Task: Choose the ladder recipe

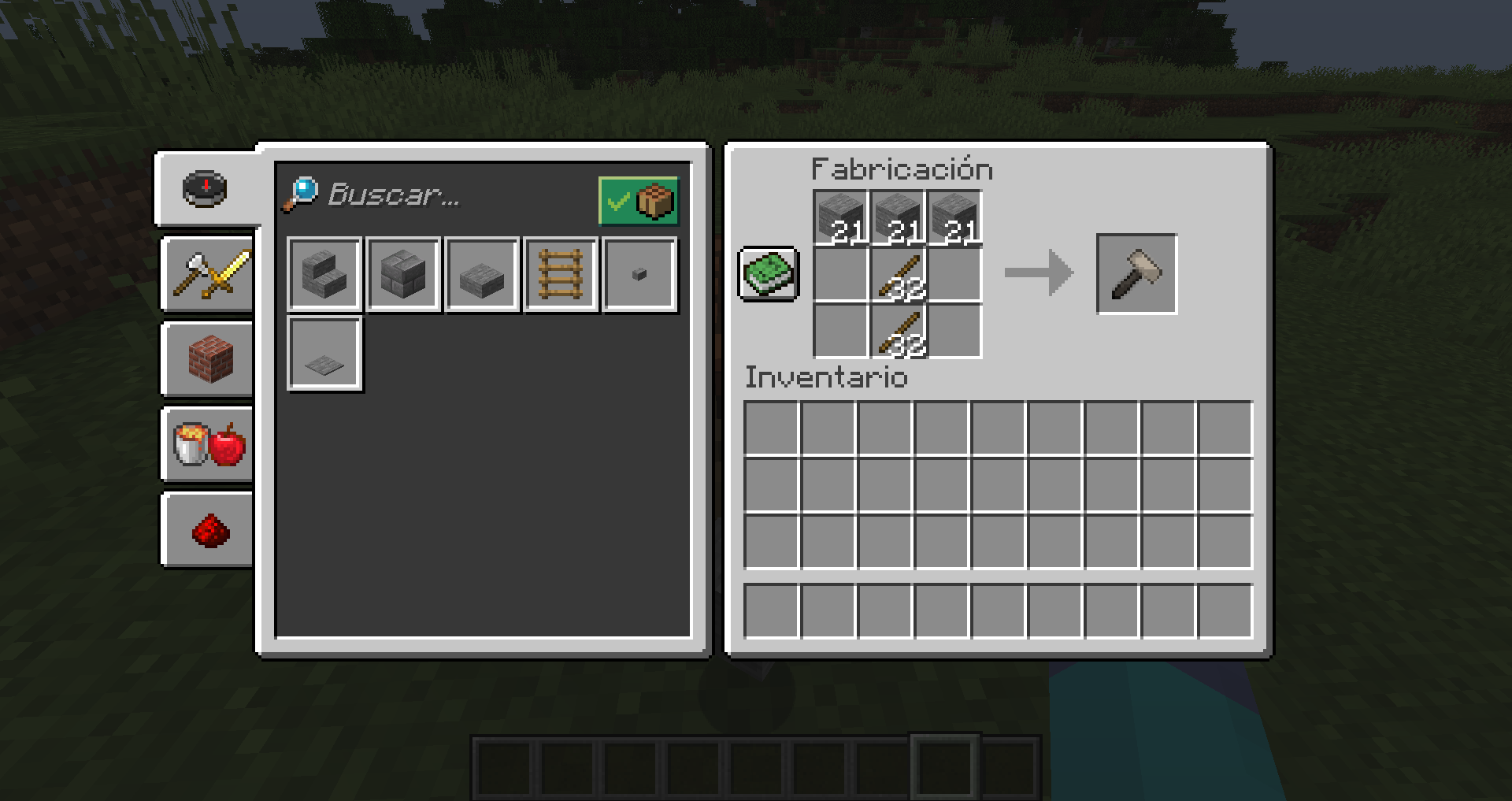Action: 561,273
